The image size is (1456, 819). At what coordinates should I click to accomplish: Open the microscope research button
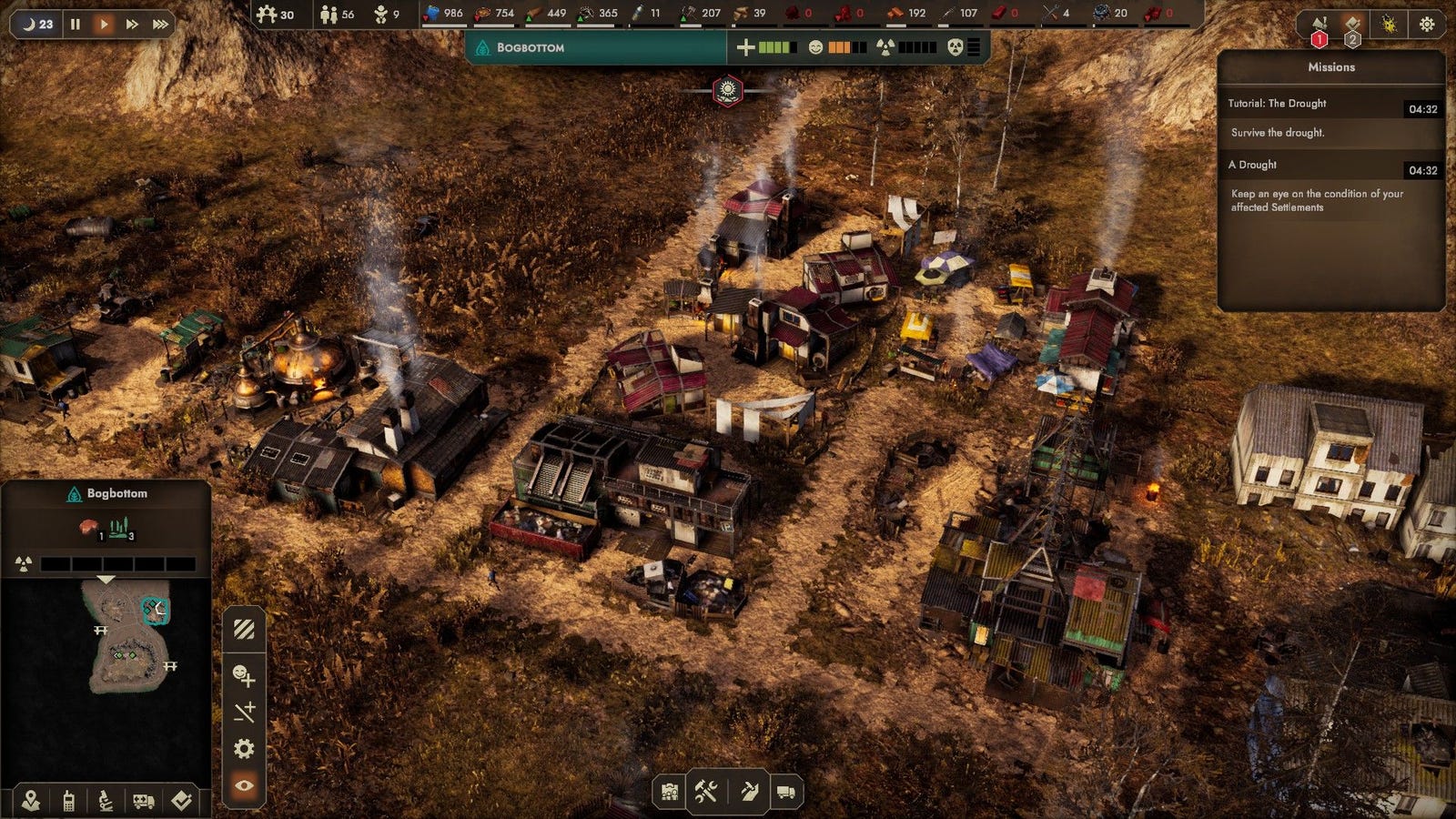coord(106,800)
